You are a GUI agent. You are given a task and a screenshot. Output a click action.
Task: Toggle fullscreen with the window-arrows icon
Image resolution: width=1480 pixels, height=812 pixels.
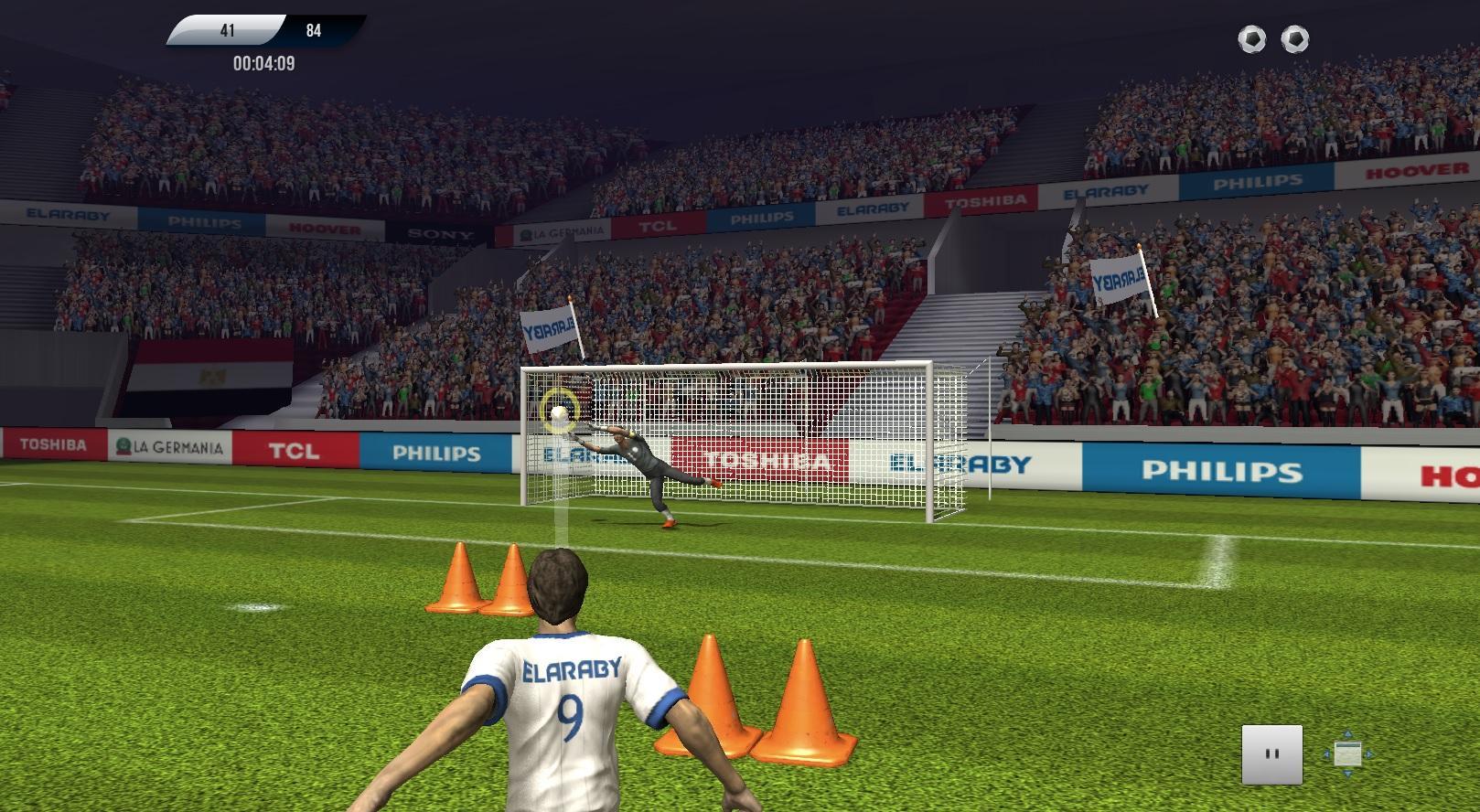pos(1347,754)
